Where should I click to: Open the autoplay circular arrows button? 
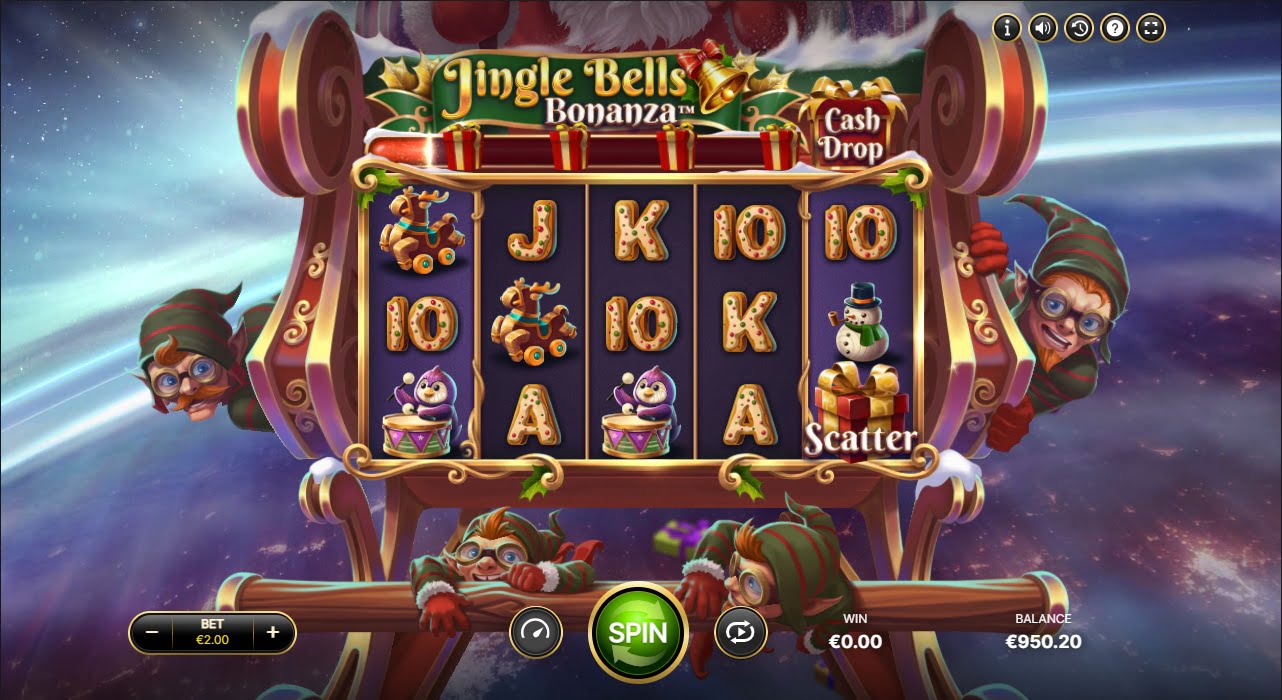740,632
